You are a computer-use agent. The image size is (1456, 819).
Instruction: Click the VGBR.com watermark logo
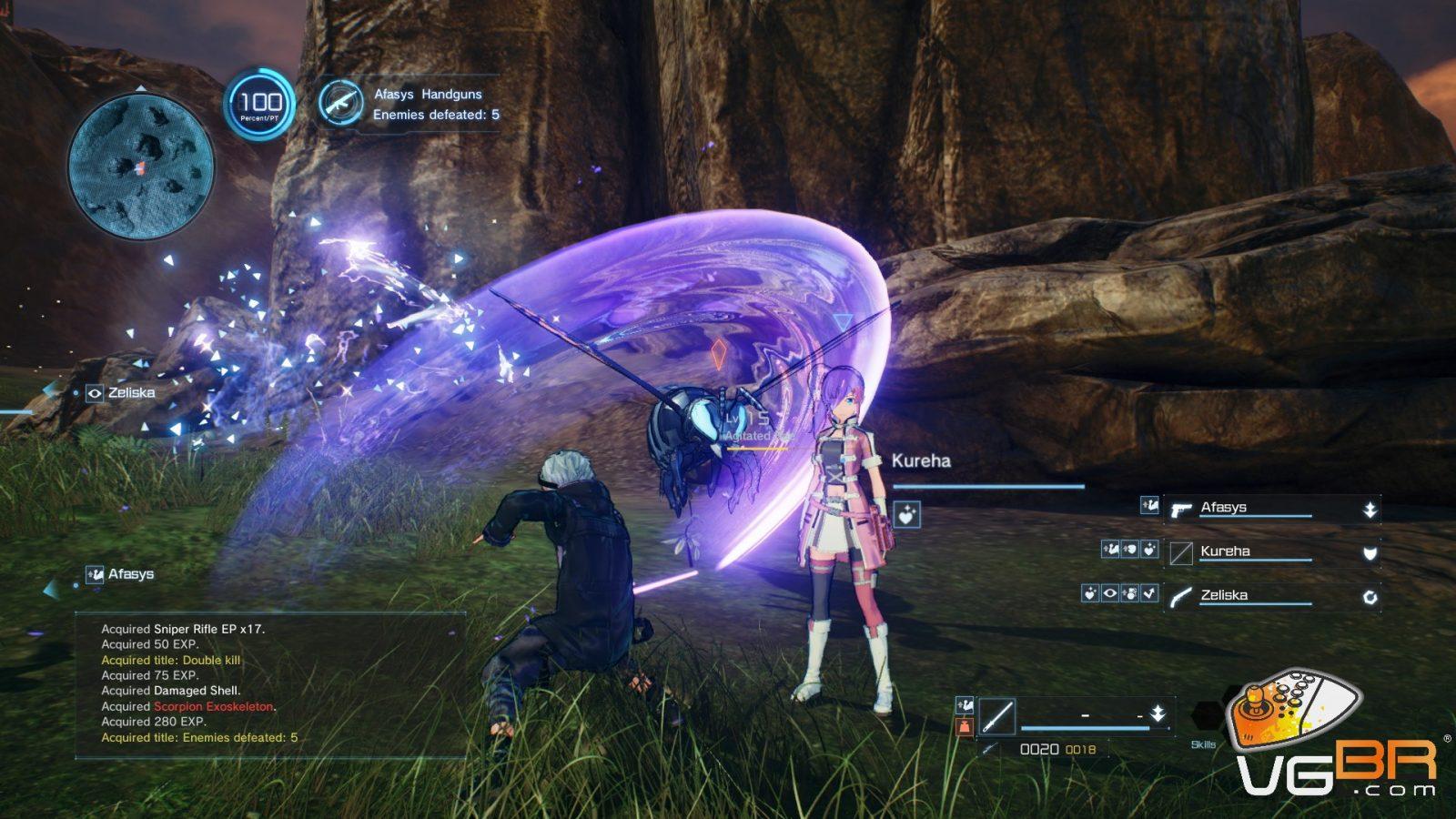coord(1335,737)
